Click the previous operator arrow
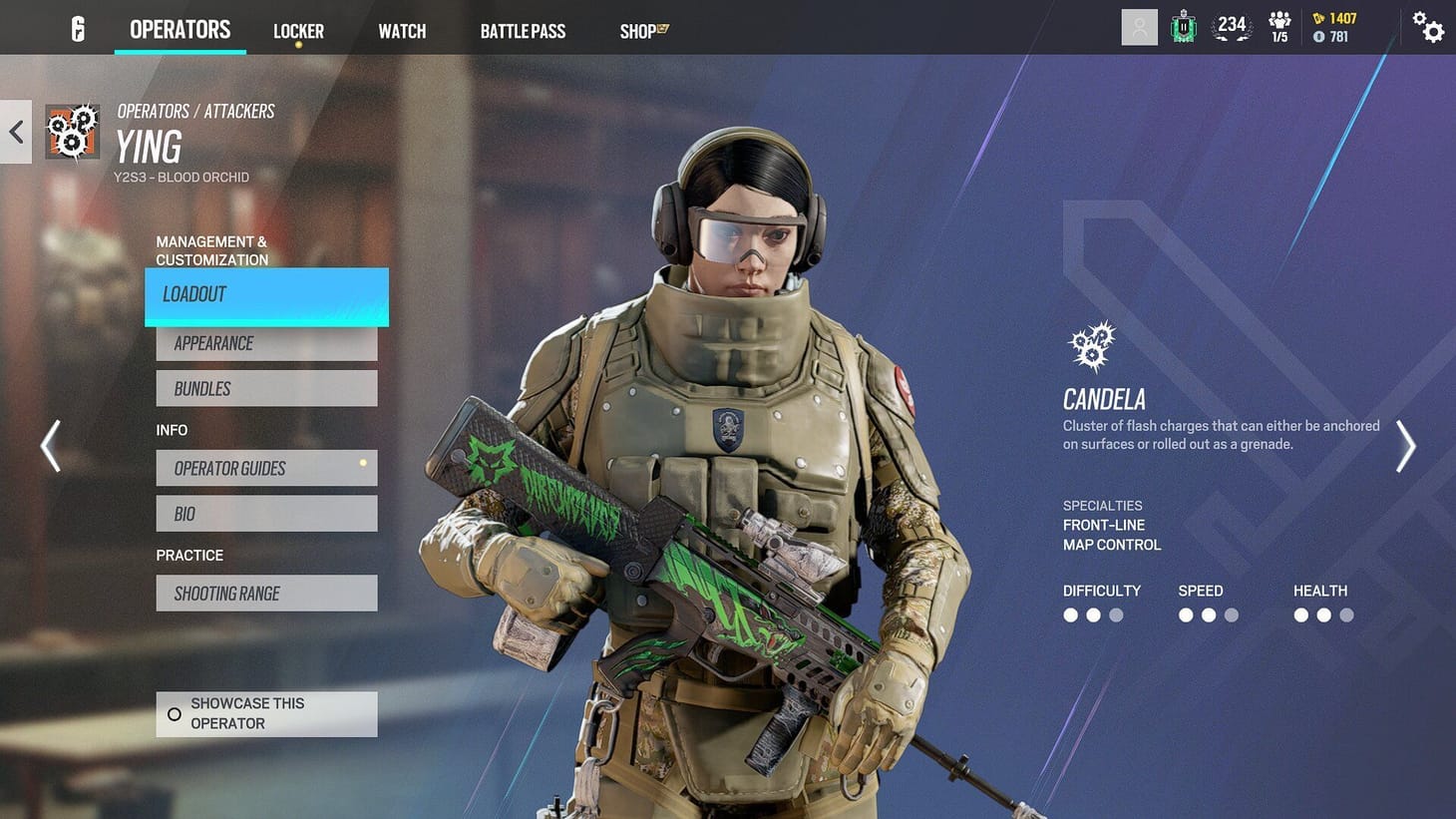 [x=50, y=446]
